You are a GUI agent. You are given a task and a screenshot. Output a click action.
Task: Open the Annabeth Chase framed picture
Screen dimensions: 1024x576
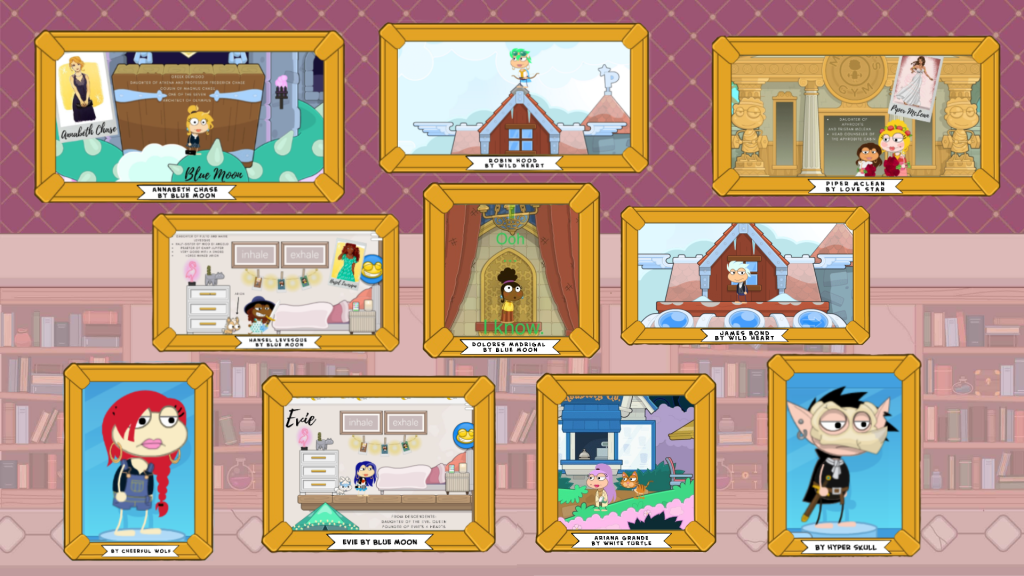pos(189,116)
